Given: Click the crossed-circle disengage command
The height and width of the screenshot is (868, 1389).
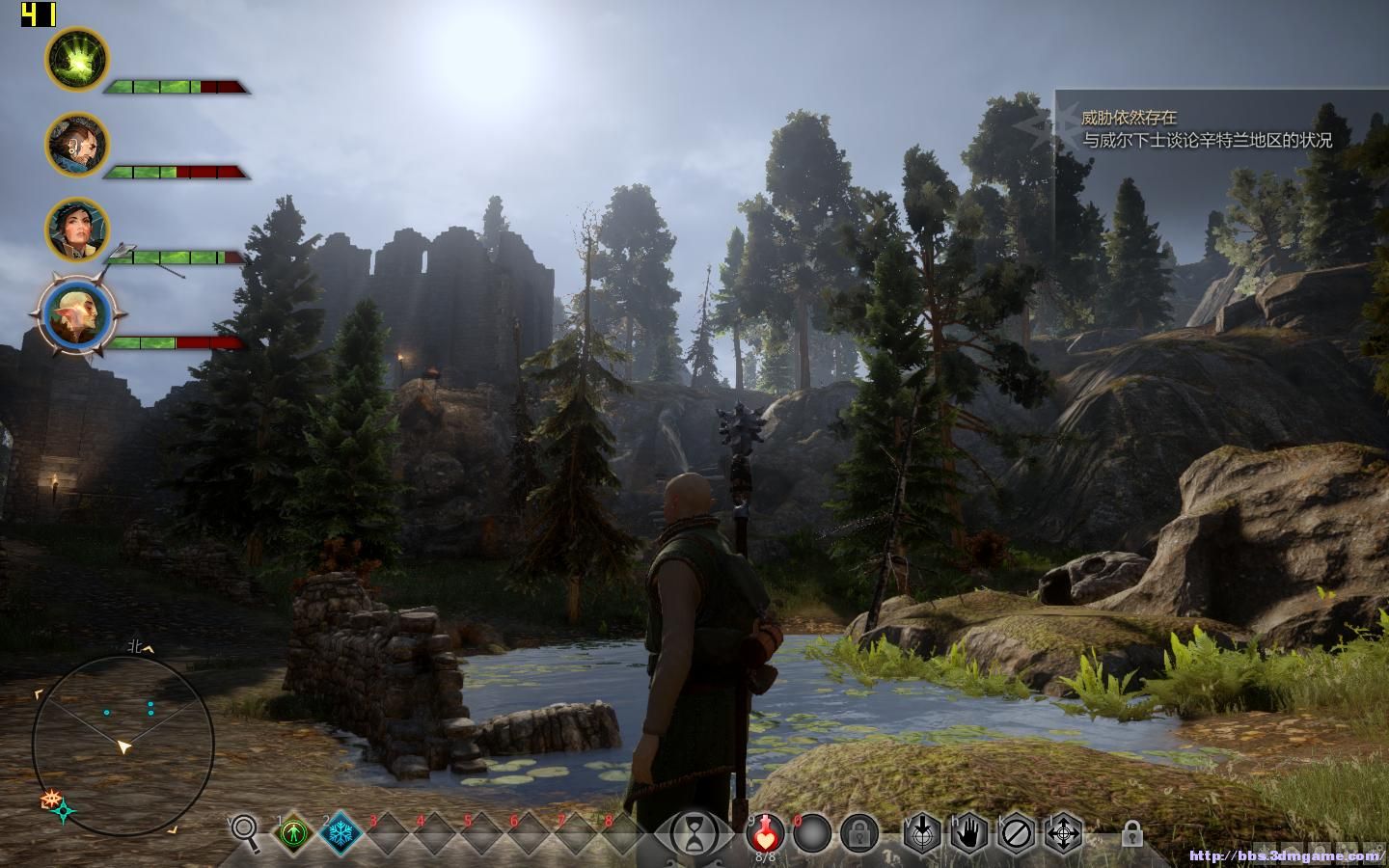Looking at the screenshot, I should click(x=1016, y=832).
